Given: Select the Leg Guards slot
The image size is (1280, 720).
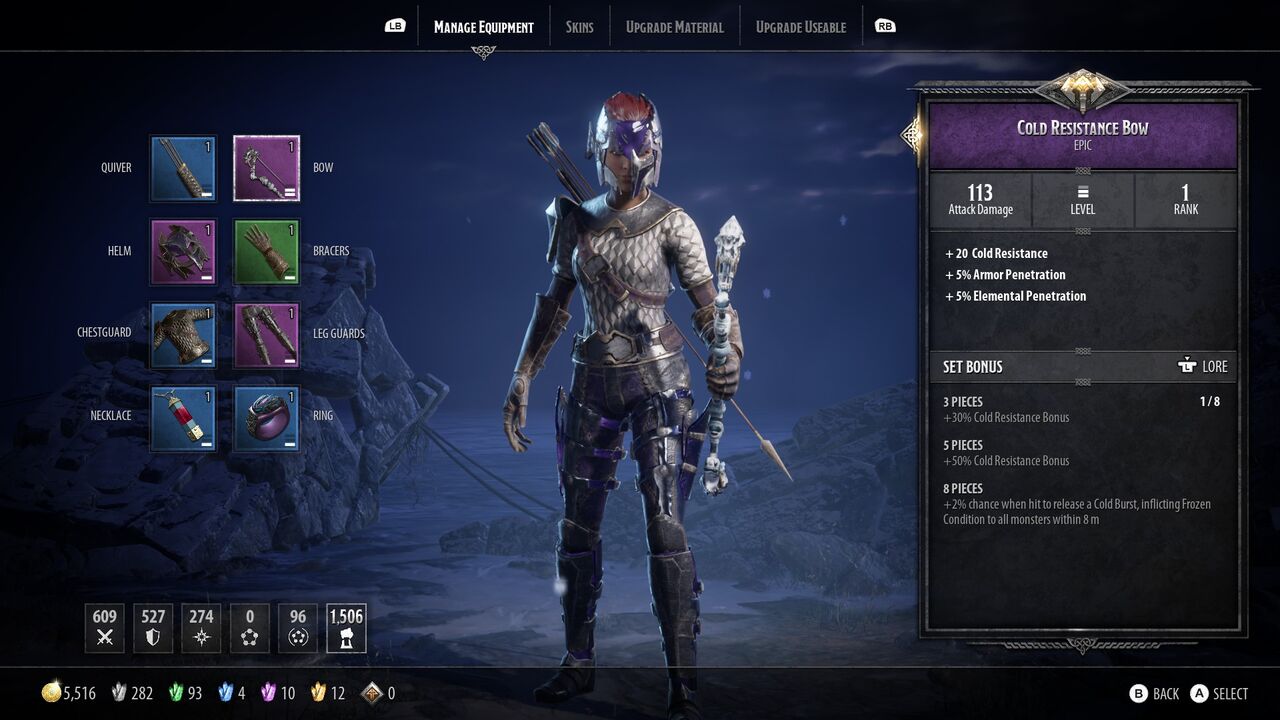Looking at the screenshot, I should (267, 334).
